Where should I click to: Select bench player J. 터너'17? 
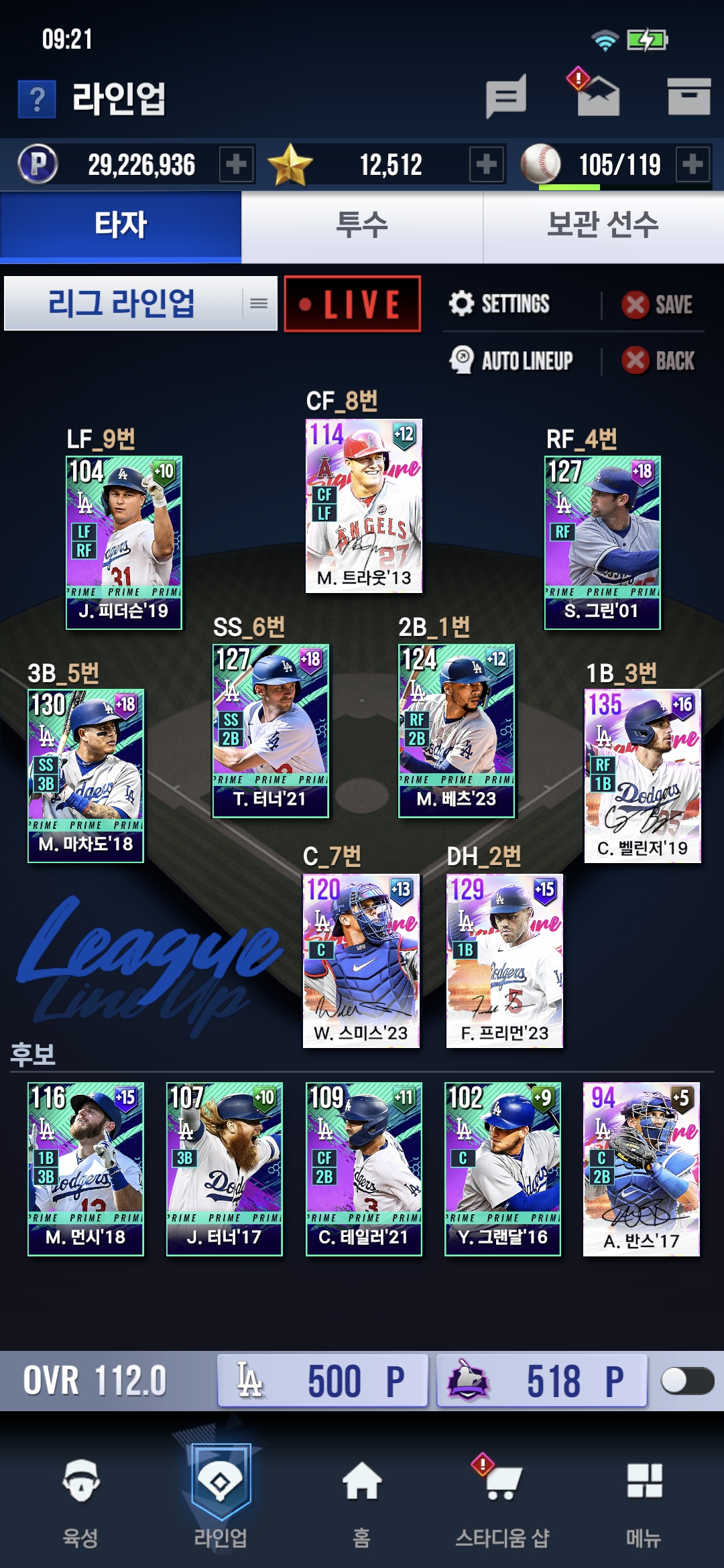click(225, 1169)
